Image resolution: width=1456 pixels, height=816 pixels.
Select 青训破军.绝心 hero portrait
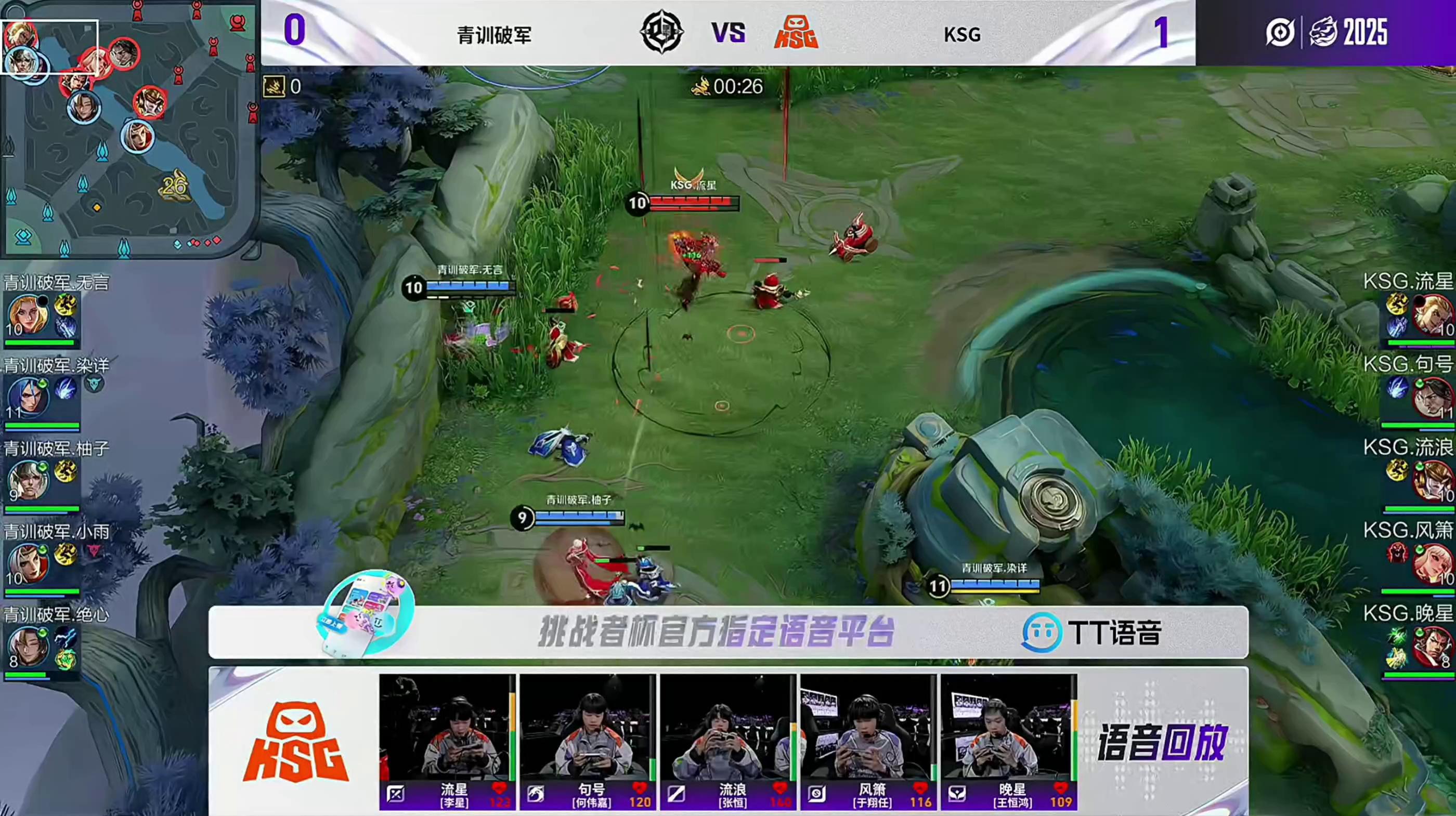tap(28, 646)
